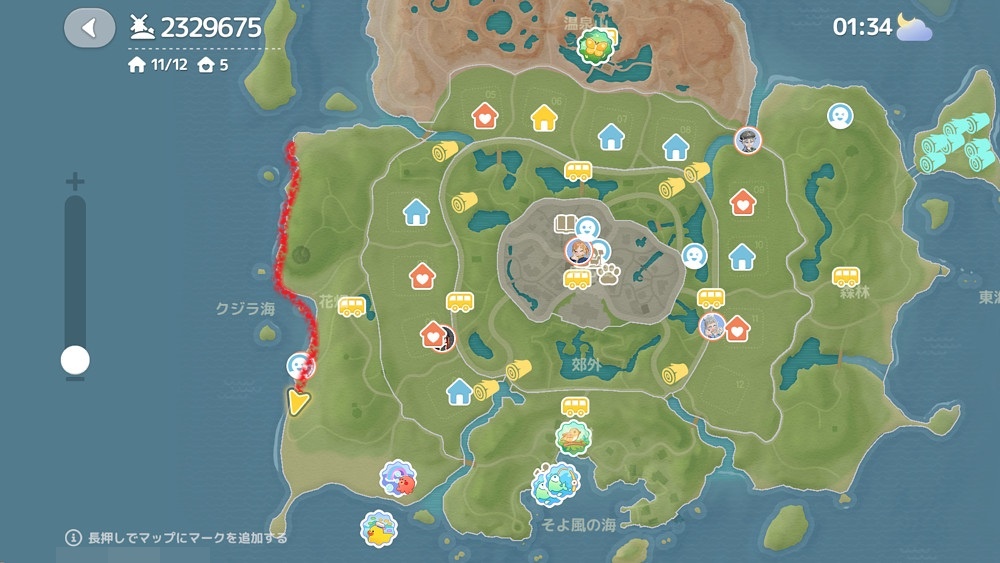Click the red octopus marker
1000x563 pixels.
pos(400,478)
